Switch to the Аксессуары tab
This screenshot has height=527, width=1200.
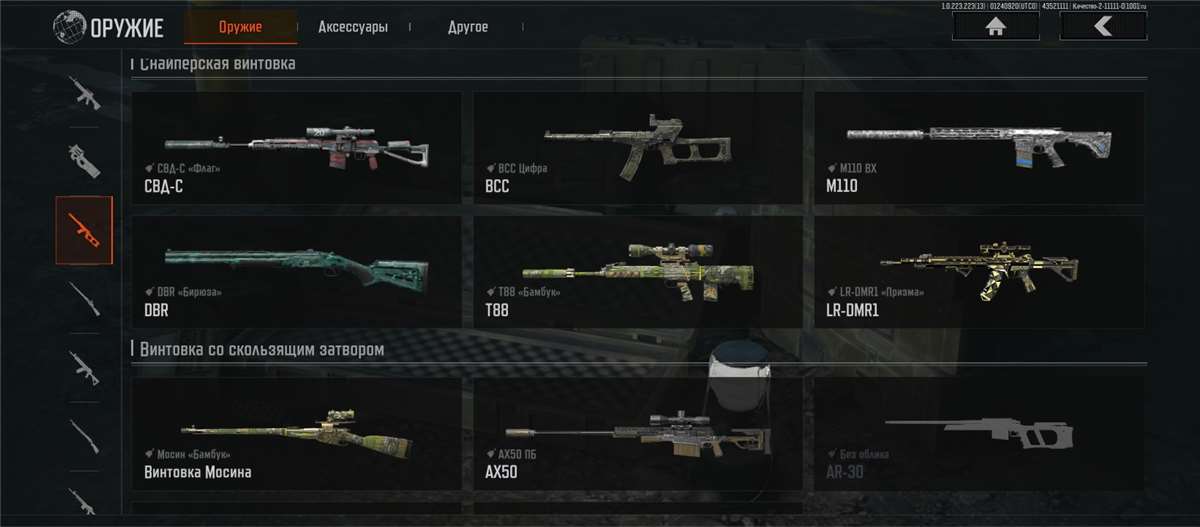pos(352,27)
